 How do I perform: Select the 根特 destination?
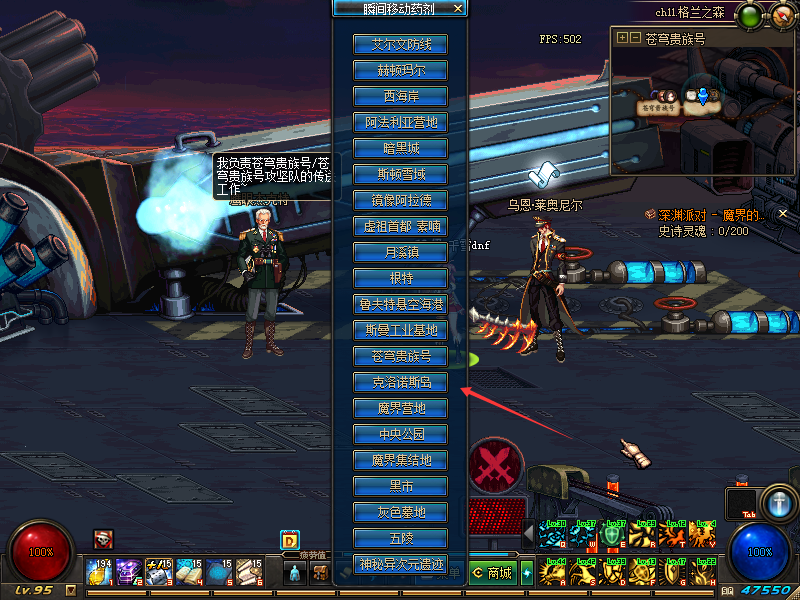click(400, 278)
